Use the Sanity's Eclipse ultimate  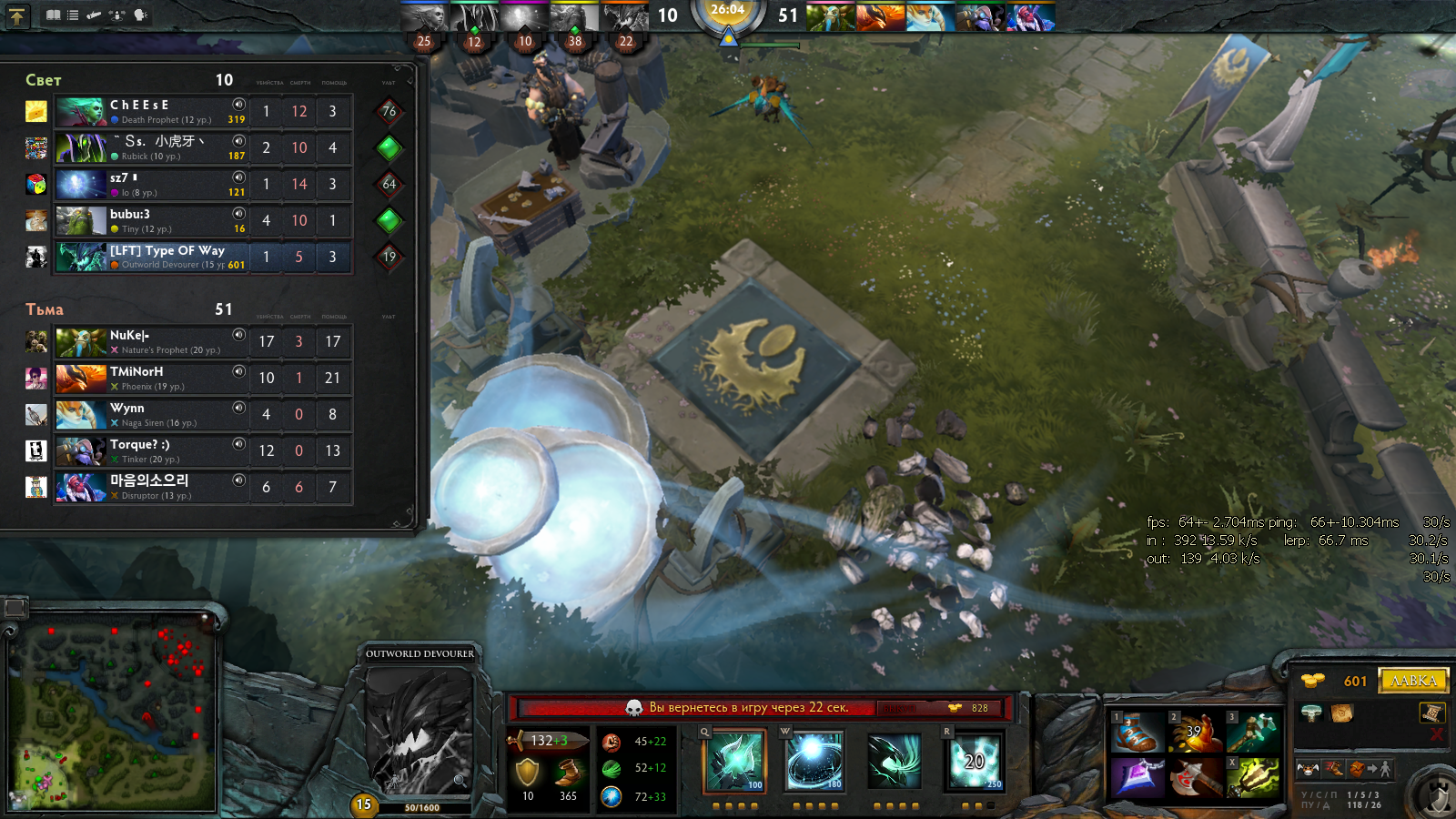coord(975,762)
